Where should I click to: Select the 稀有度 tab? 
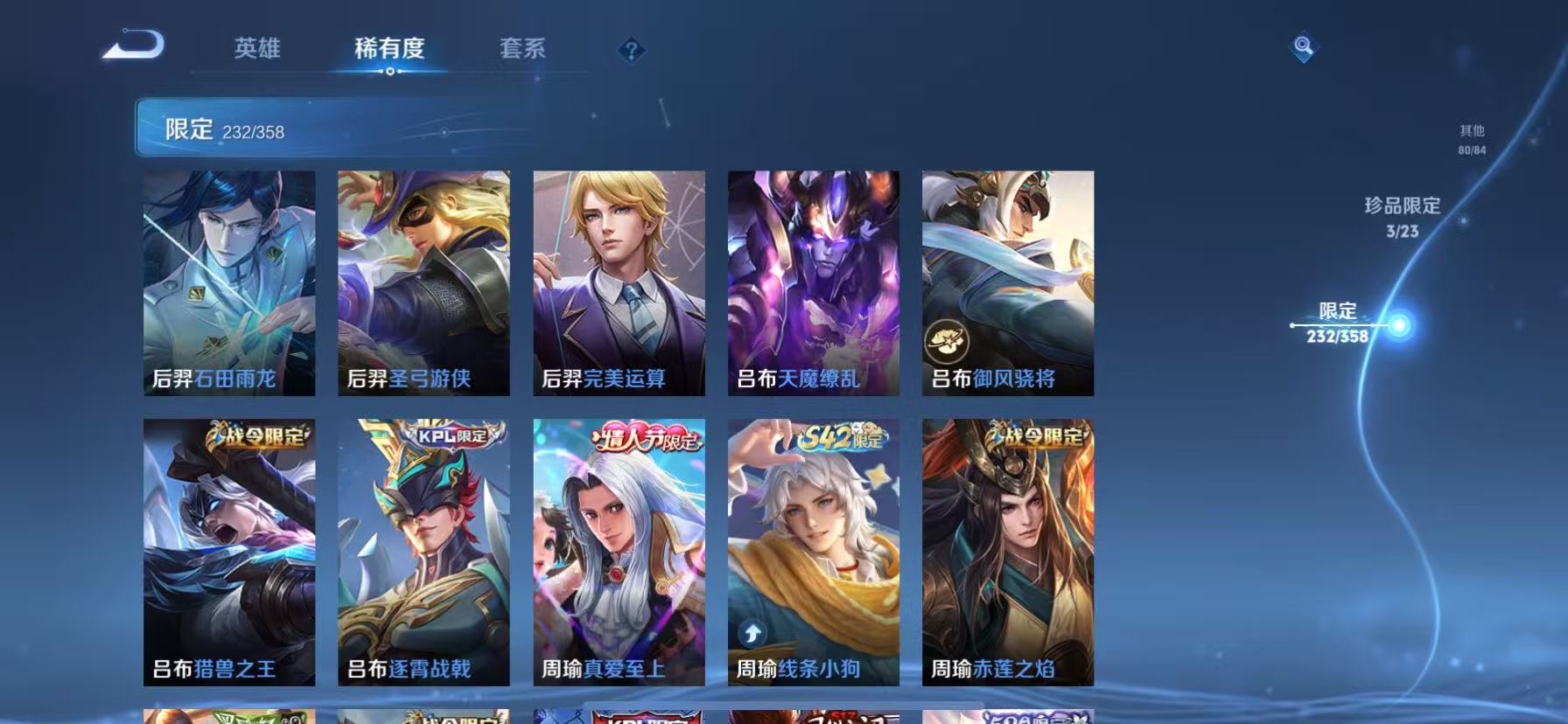(x=391, y=50)
